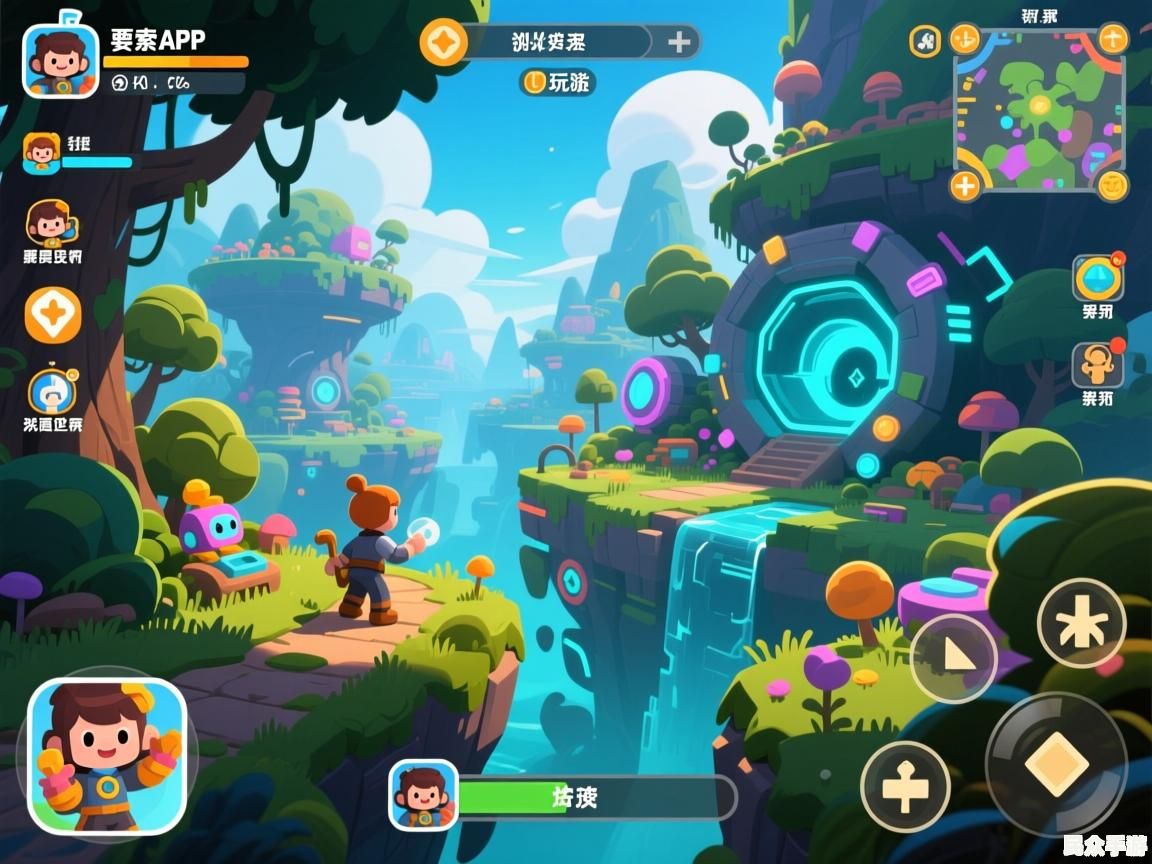Image resolution: width=1152 pixels, height=864 pixels.
Task: Click the smiley face button on minimap
Action: [1112, 185]
